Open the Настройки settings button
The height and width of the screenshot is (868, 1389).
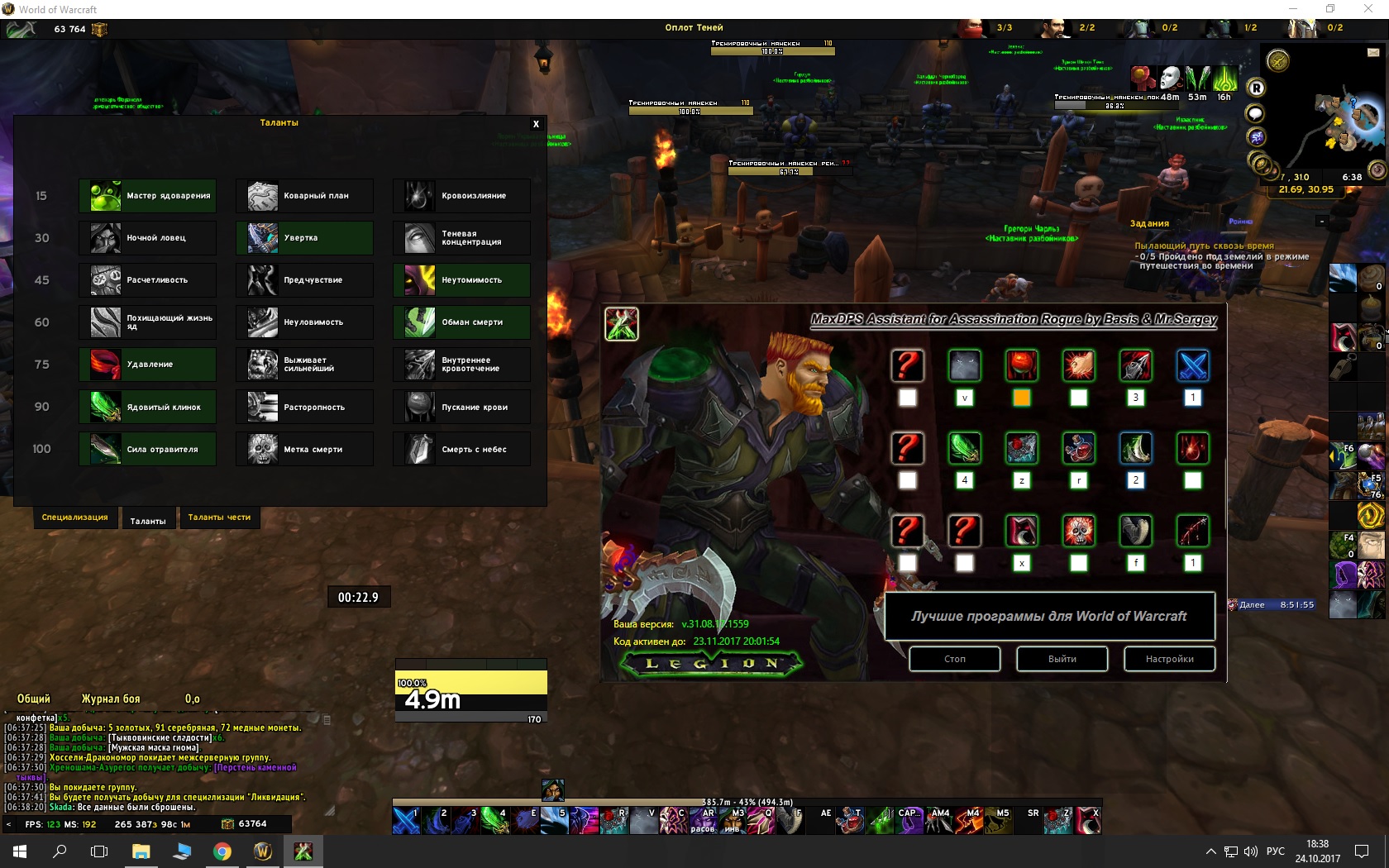click(x=1169, y=659)
